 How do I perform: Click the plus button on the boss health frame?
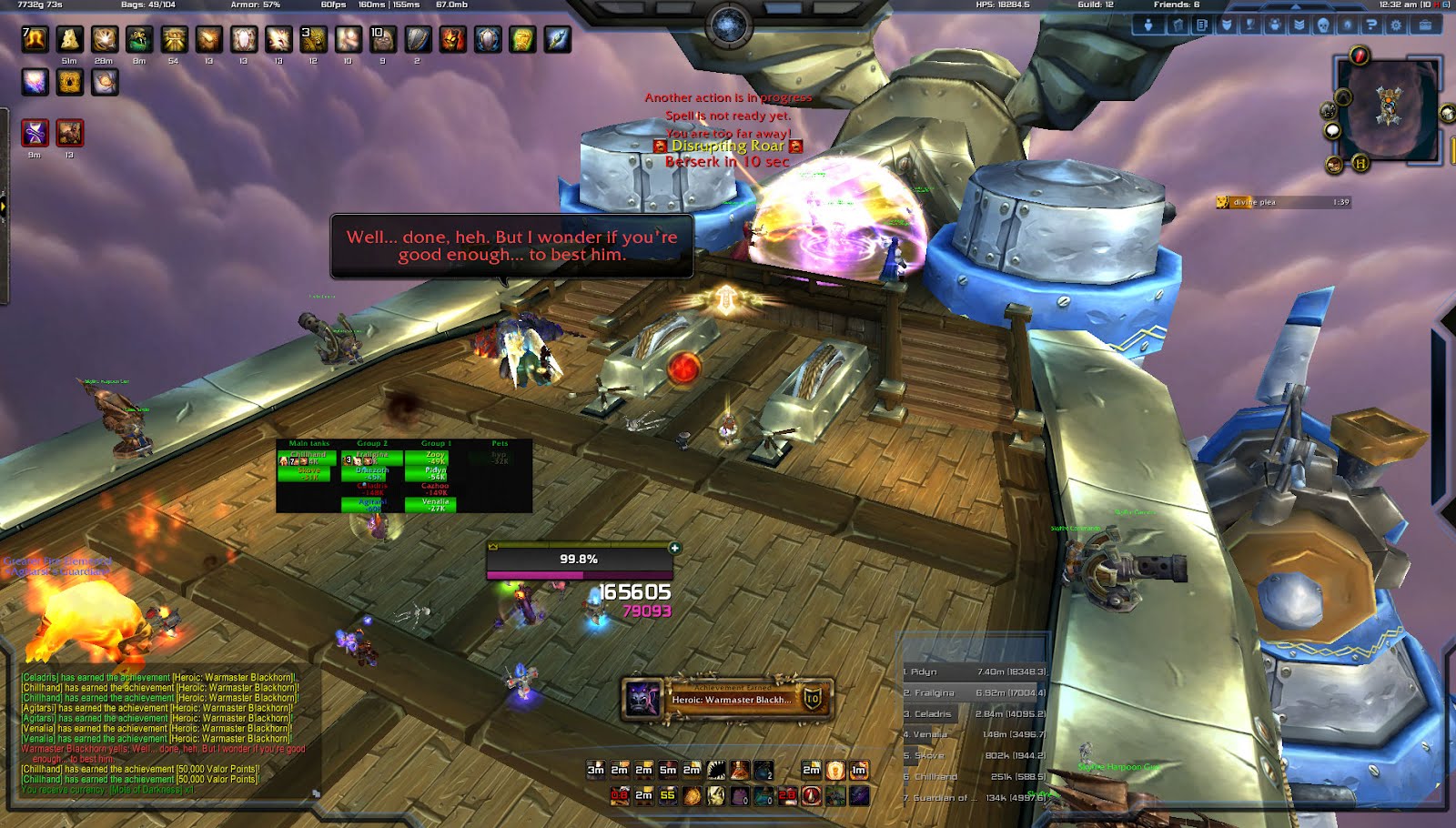[x=674, y=548]
